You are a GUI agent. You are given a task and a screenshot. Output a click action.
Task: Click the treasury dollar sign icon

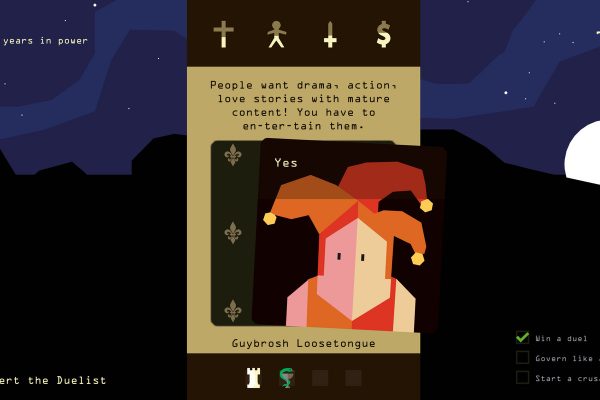(383, 34)
